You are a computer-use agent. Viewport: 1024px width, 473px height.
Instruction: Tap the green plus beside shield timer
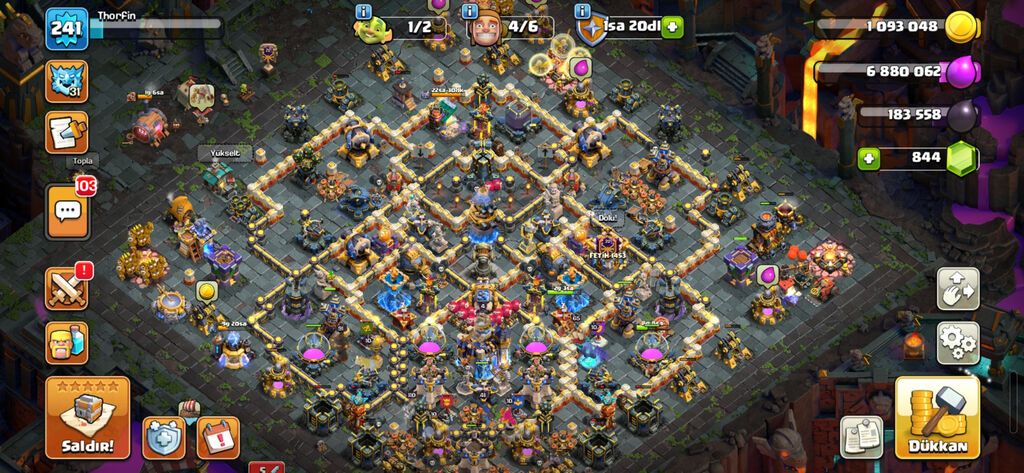click(672, 27)
